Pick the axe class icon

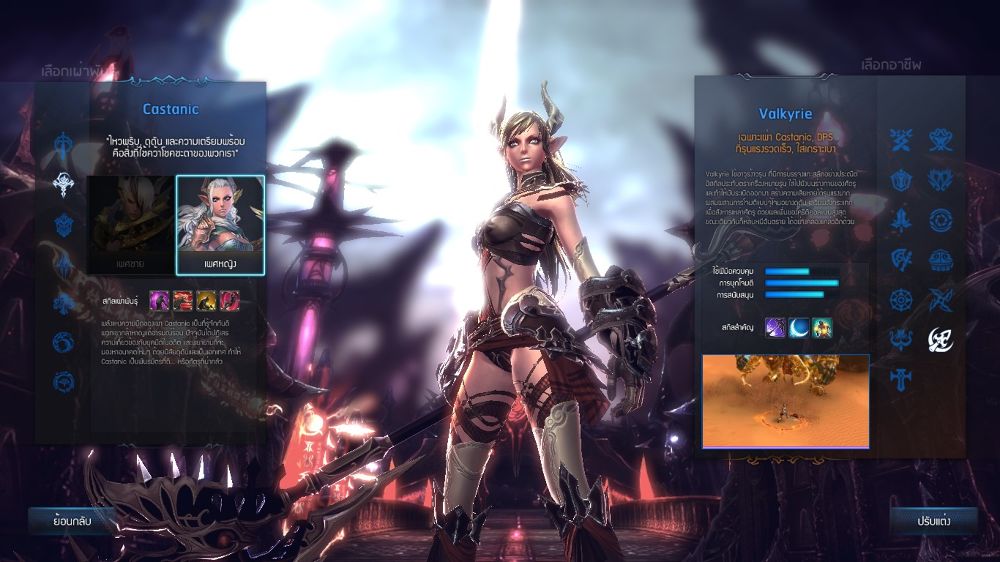pos(902,260)
